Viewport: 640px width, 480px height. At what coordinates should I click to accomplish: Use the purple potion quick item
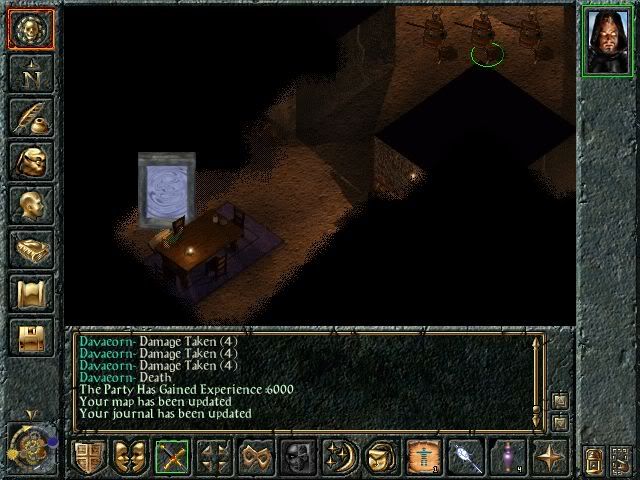tap(506, 456)
